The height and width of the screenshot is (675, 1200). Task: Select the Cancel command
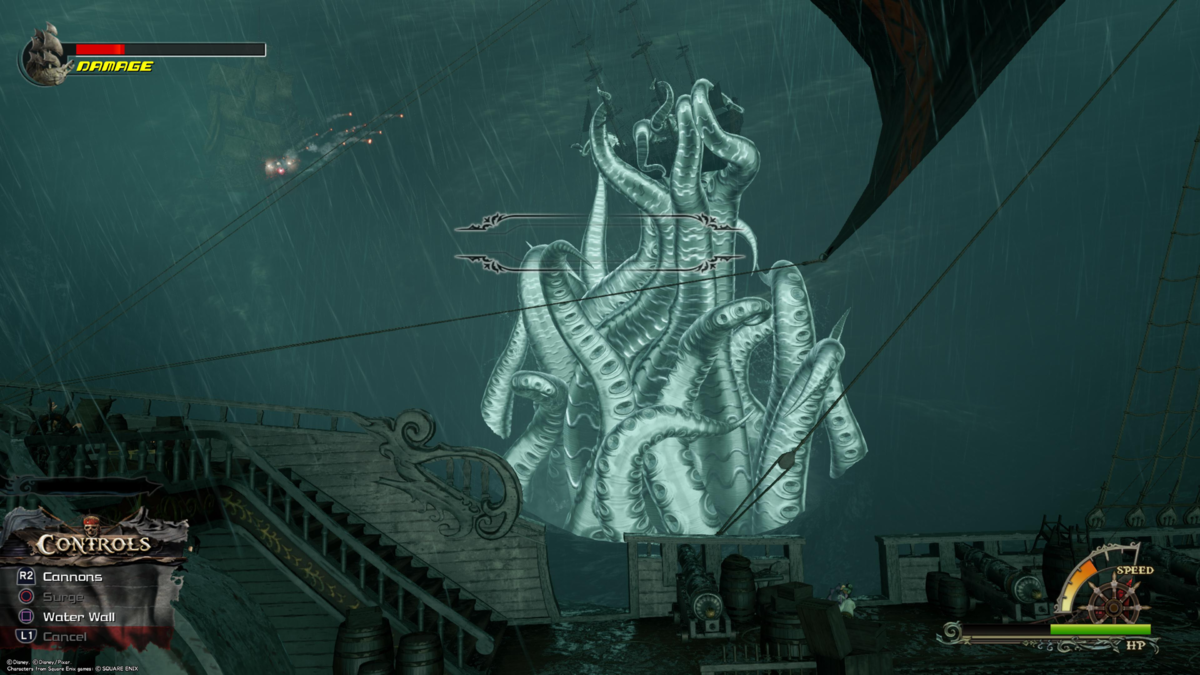[64, 637]
